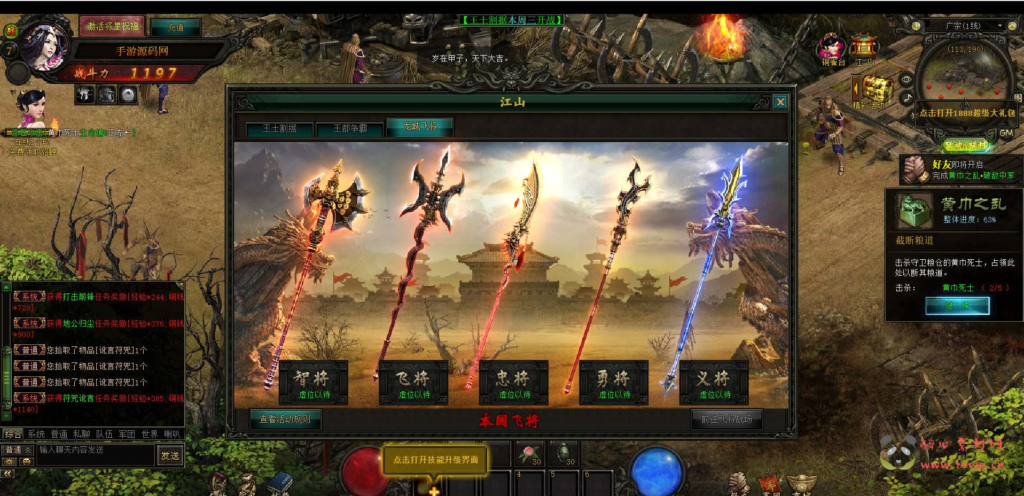Image resolution: width=1024 pixels, height=496 pixels.
Task: Click the 充值 recharge button
Action: pos(175,27)
